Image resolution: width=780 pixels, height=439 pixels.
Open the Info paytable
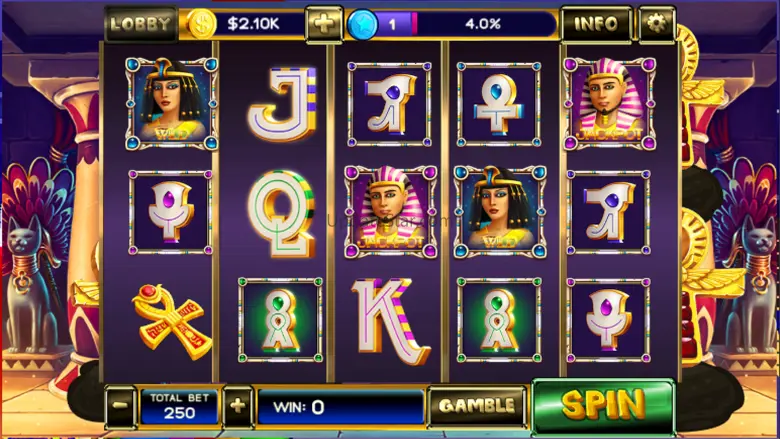[x=596, y=23]
